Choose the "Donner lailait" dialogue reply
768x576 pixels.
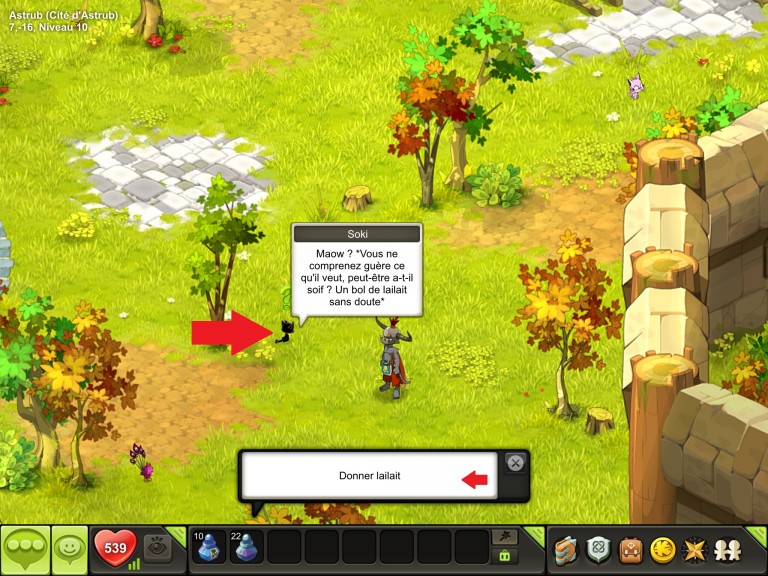coord(370,476)
